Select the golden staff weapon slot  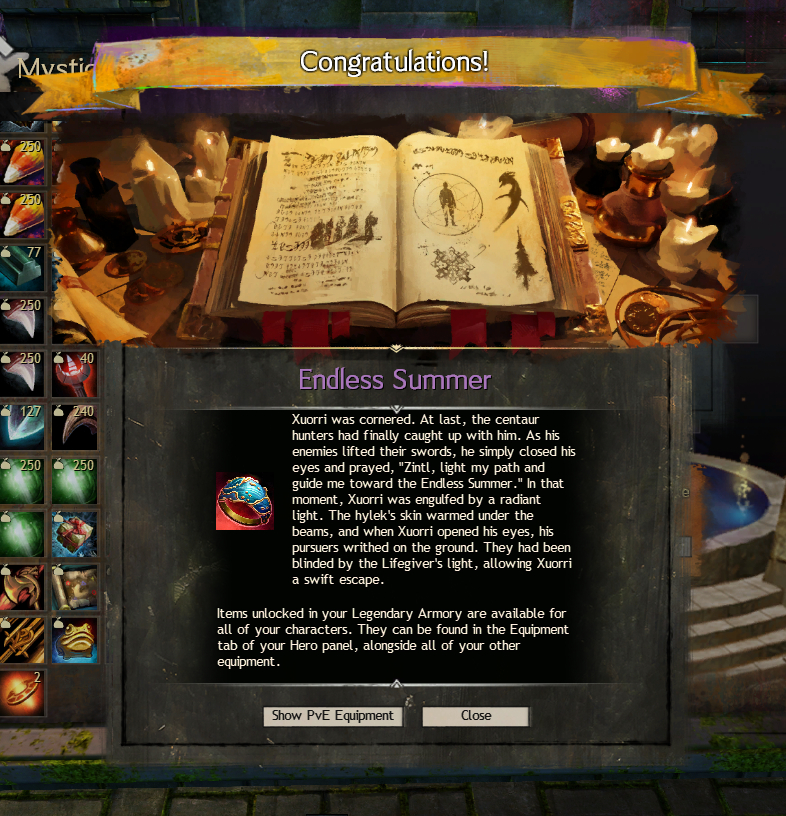[22, 640]
